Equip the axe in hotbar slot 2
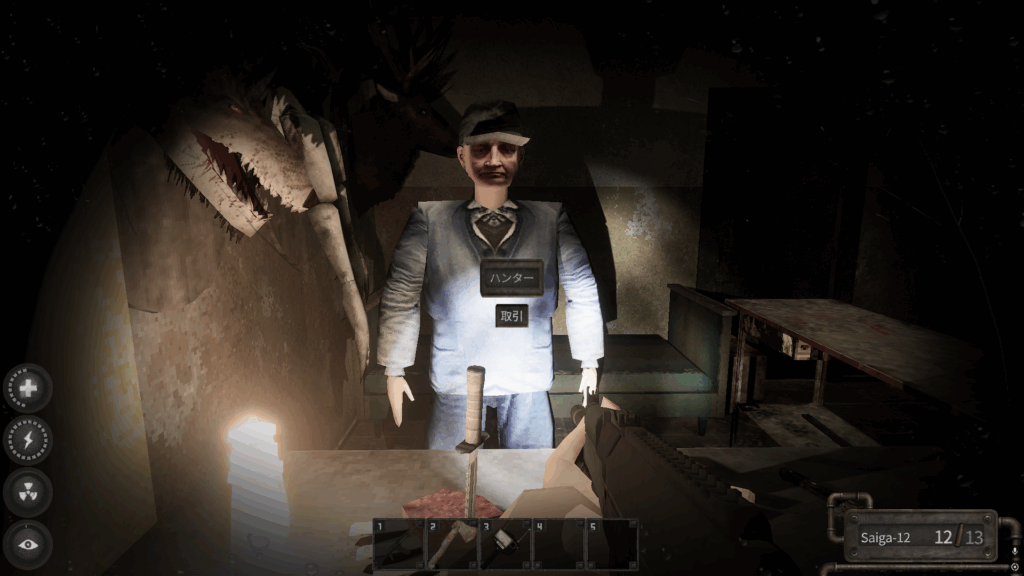 452,544
